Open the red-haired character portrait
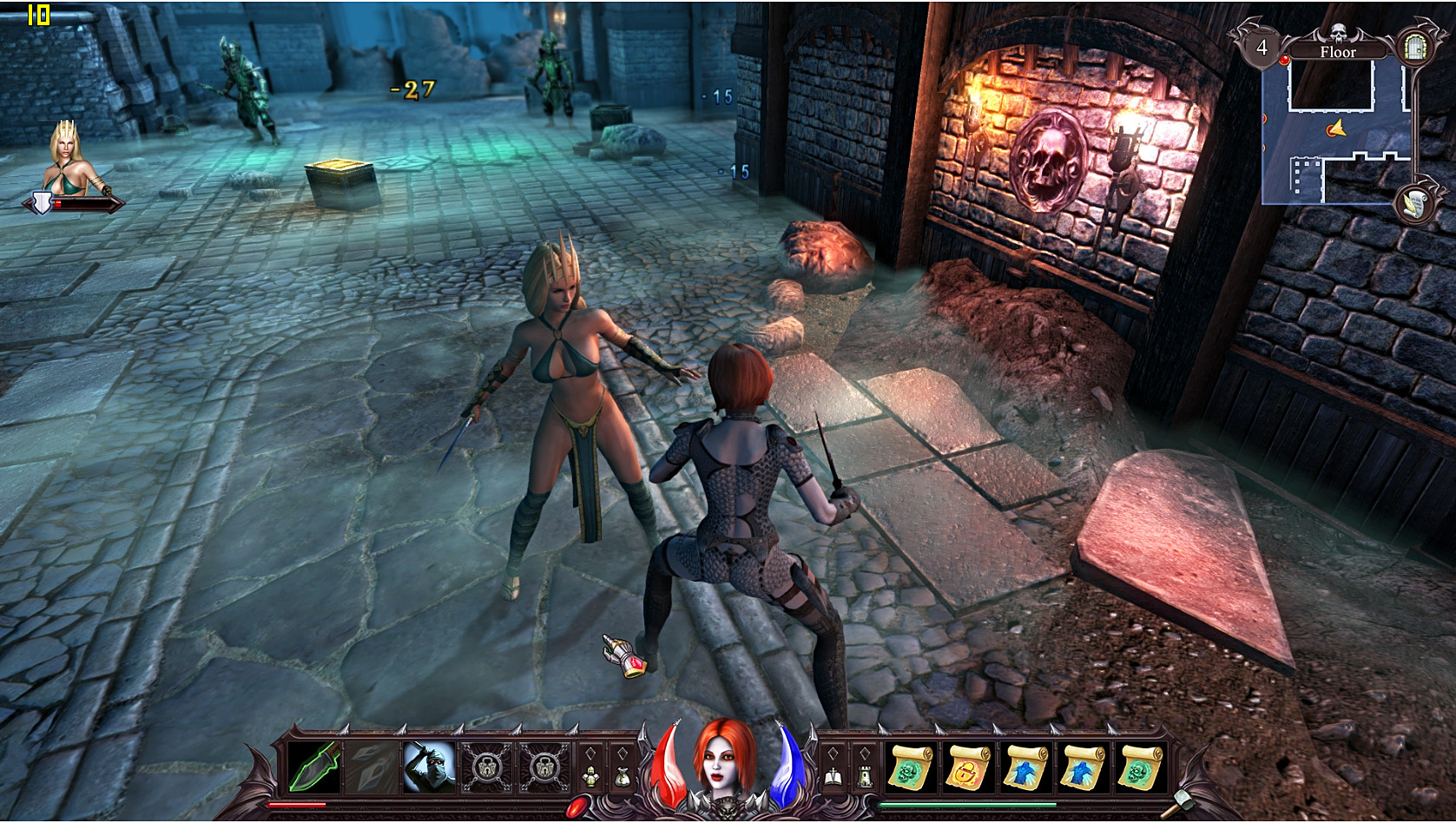 pos(722,767)
